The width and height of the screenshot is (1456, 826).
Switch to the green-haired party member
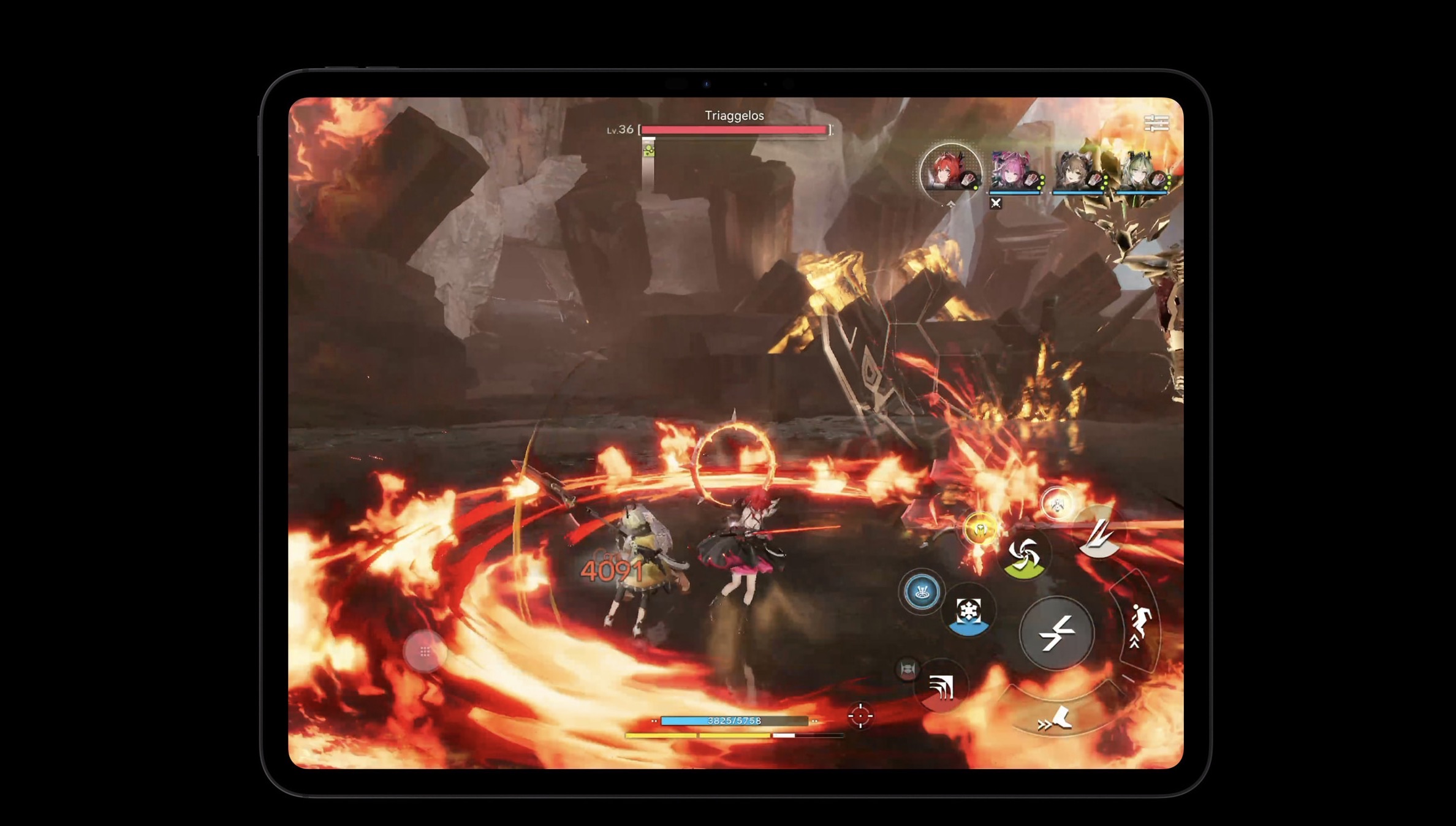(1141, 172)
